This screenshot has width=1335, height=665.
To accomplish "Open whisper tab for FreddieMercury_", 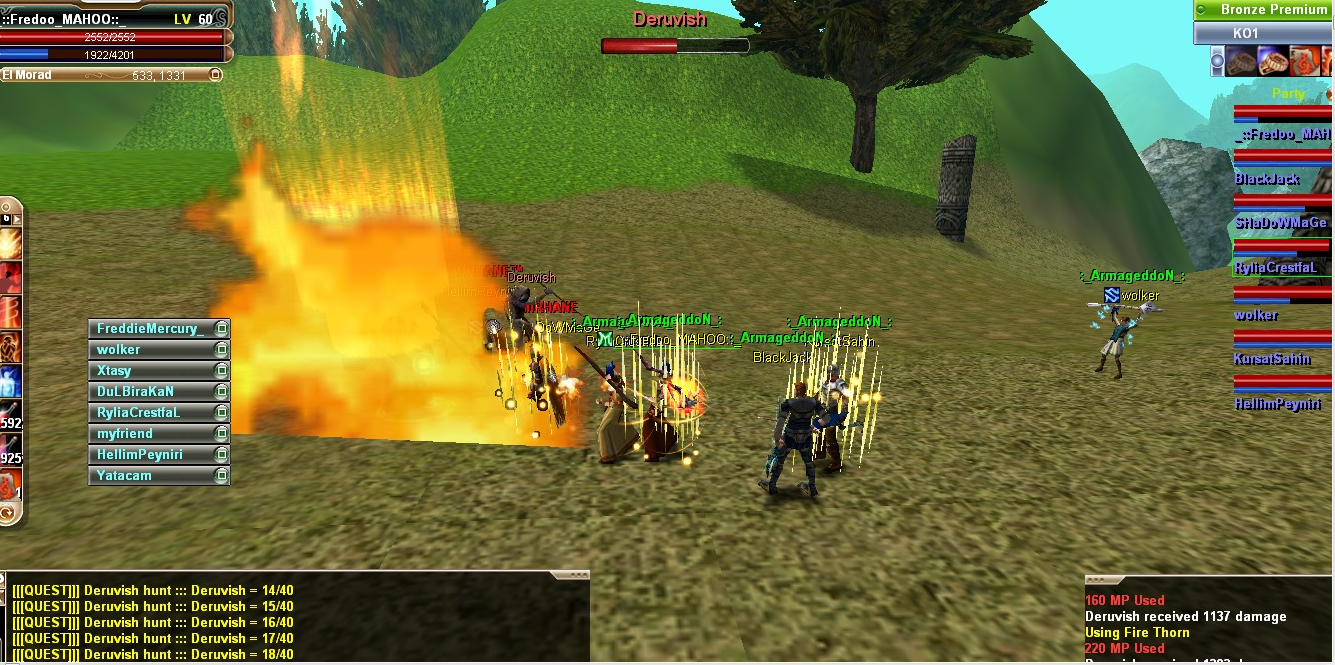I will 150,329.
